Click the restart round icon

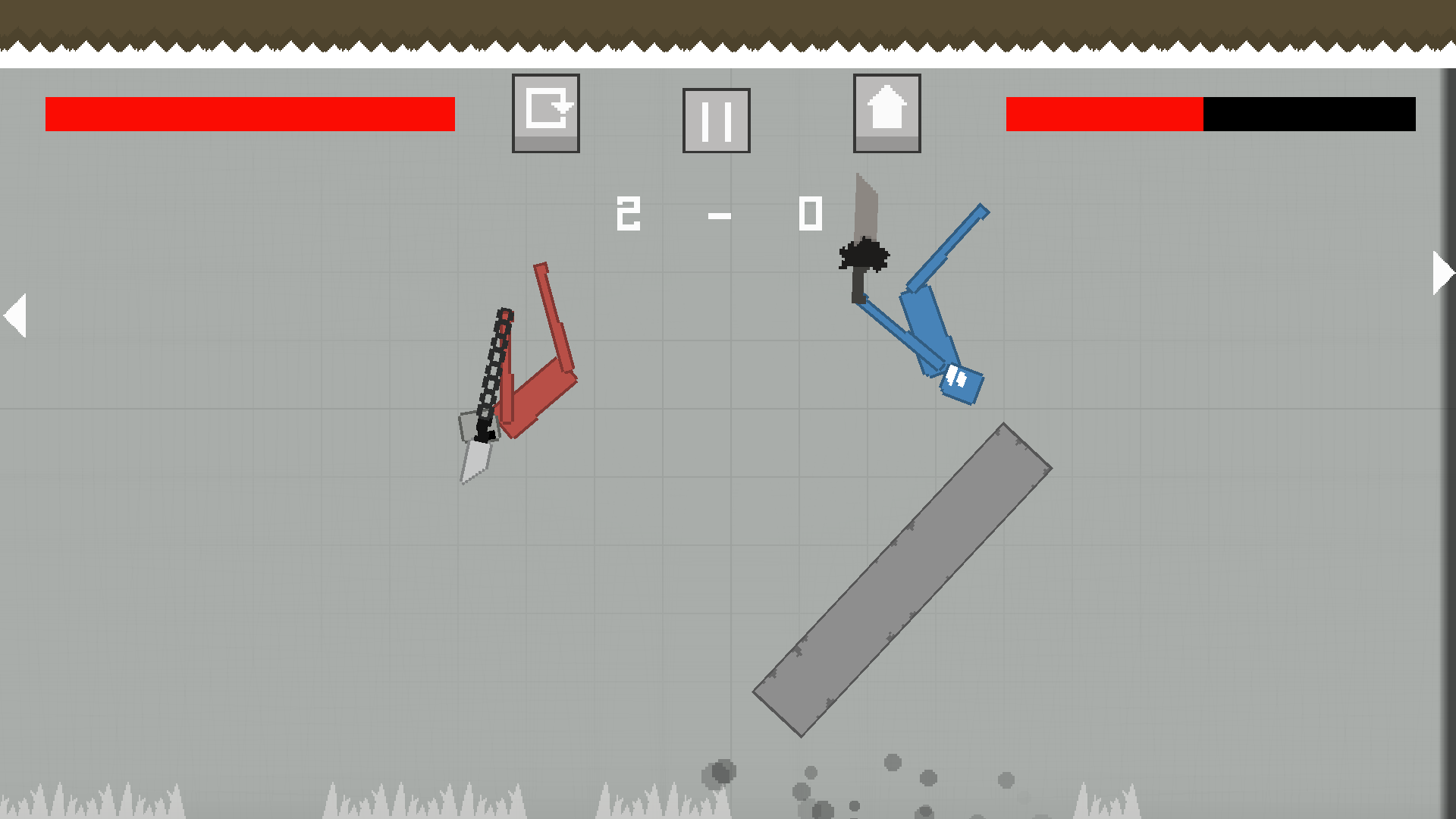(x=545, y=112)
